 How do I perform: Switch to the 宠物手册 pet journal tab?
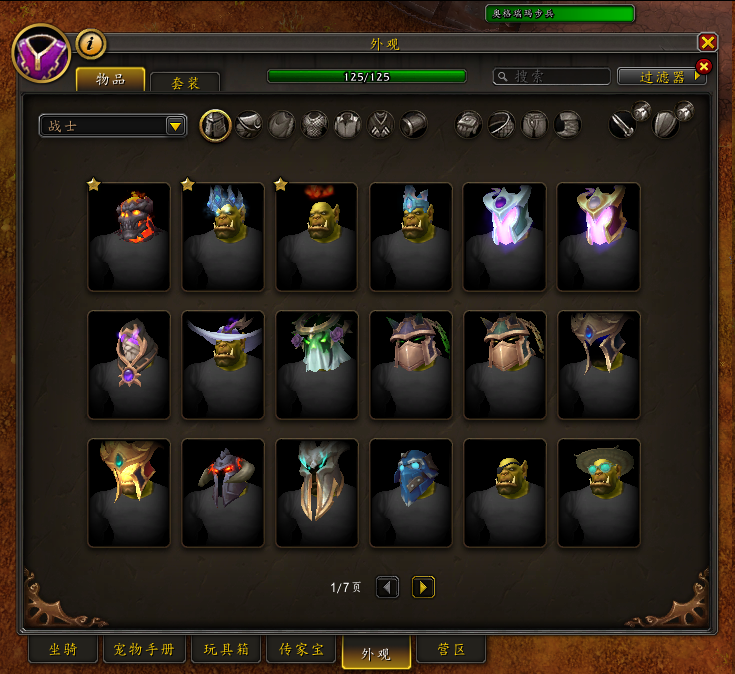click(x=143, y=651)
